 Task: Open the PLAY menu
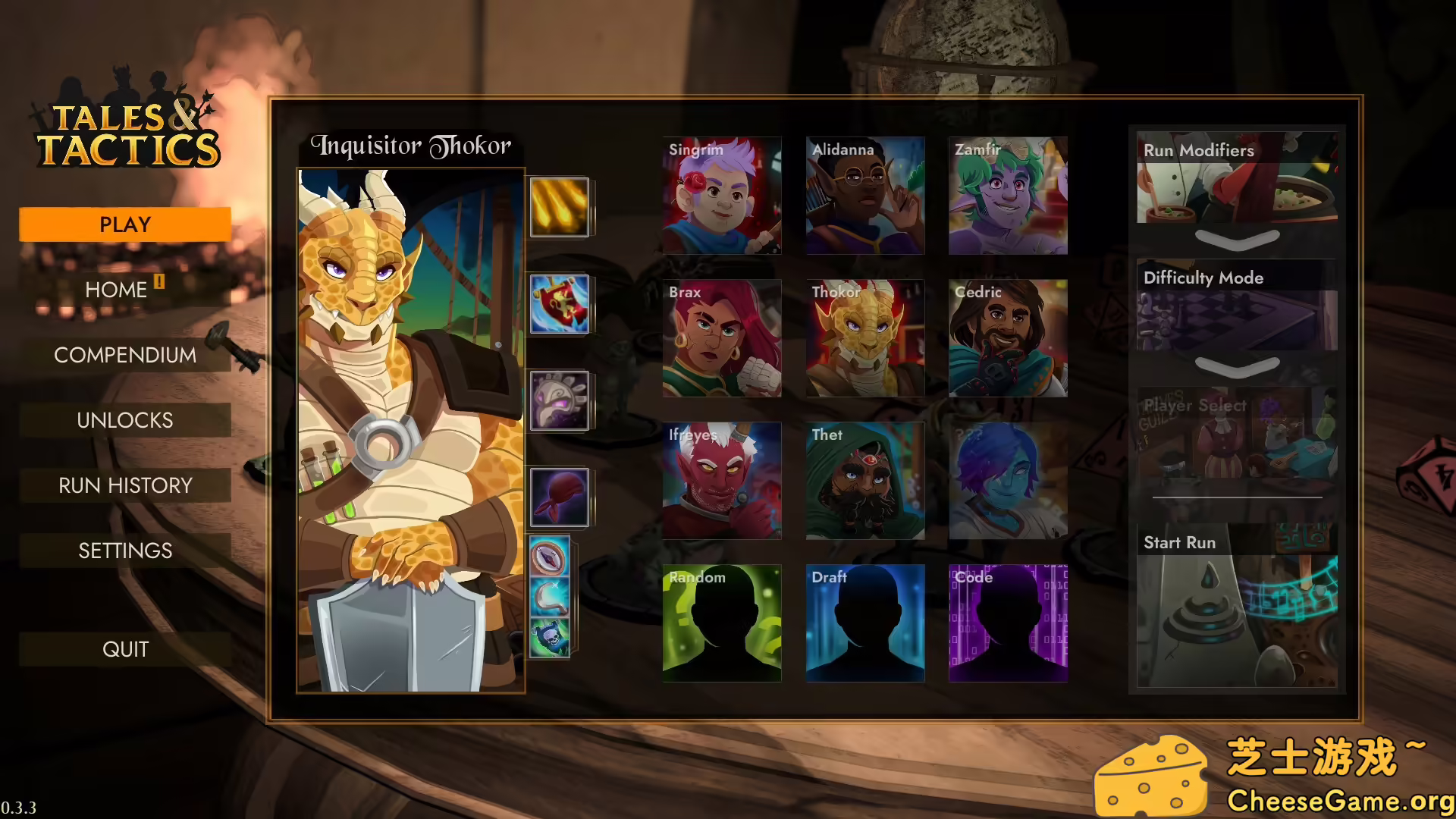[125, 224]
